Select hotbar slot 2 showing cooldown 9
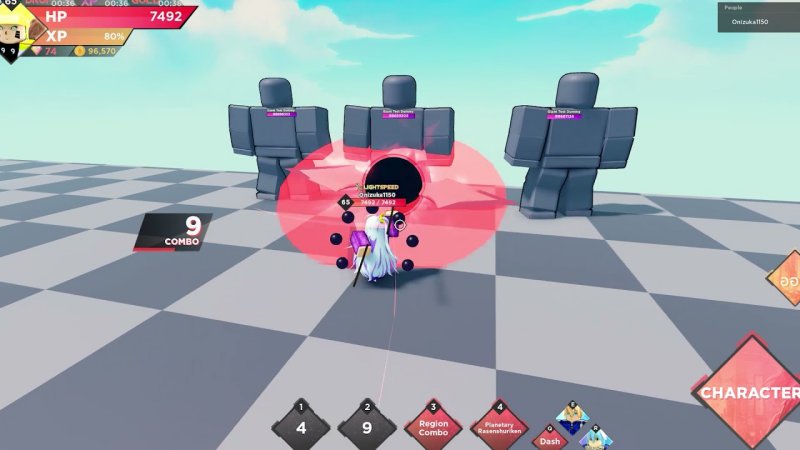800x450 pixels. click(x=367, y=427)
